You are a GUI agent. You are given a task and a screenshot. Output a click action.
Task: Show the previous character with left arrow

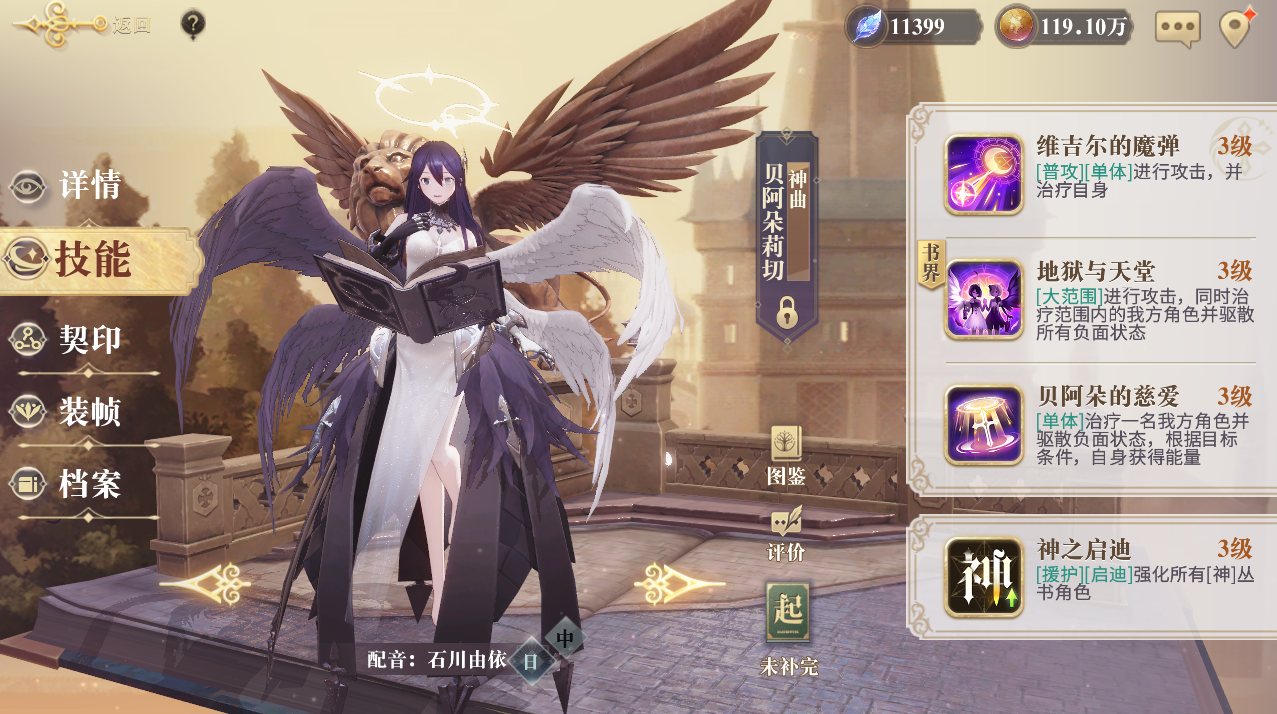tap(205, 583)
